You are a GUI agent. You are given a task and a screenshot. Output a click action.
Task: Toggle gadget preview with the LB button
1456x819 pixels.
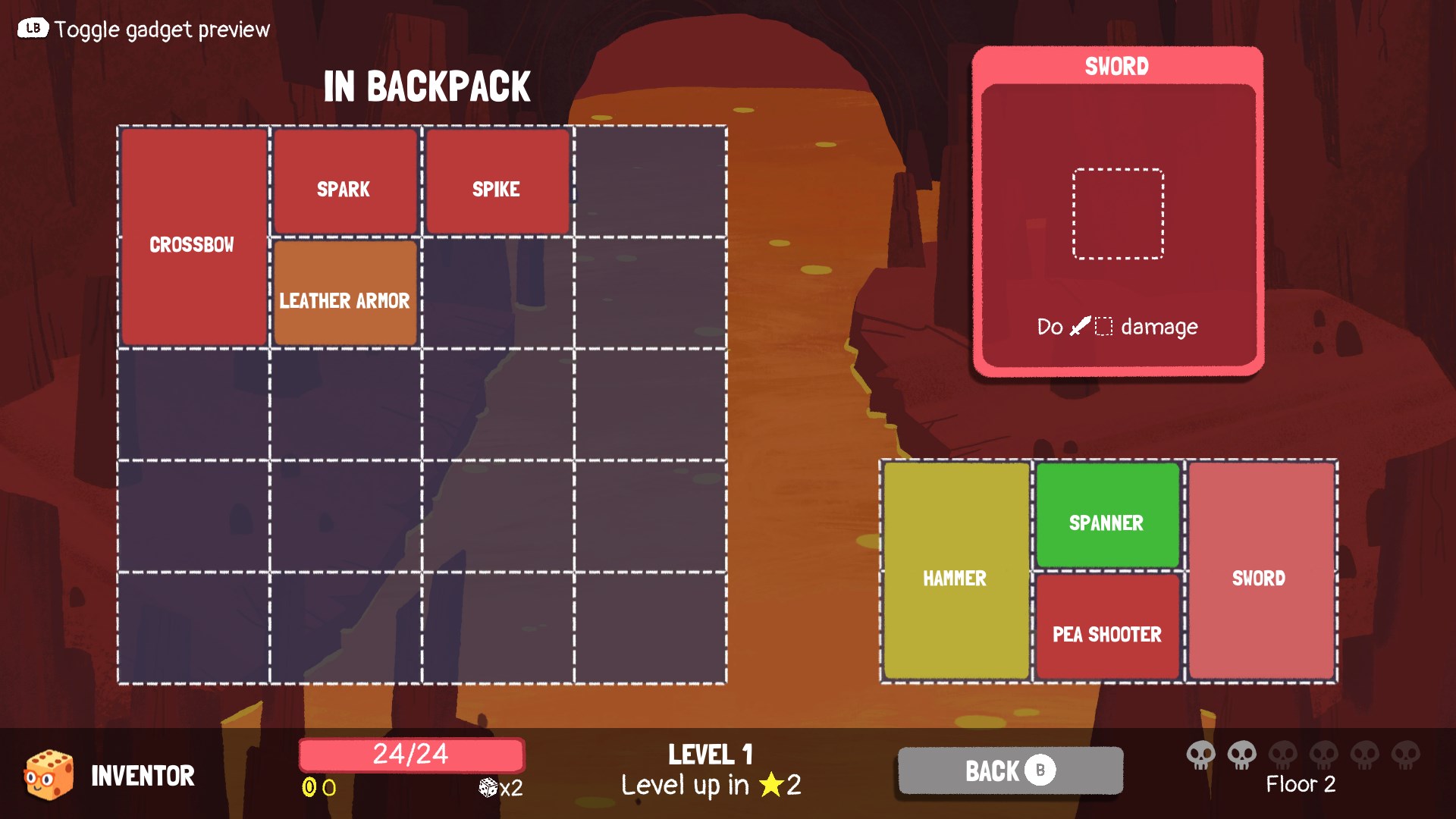coord(32,28)
